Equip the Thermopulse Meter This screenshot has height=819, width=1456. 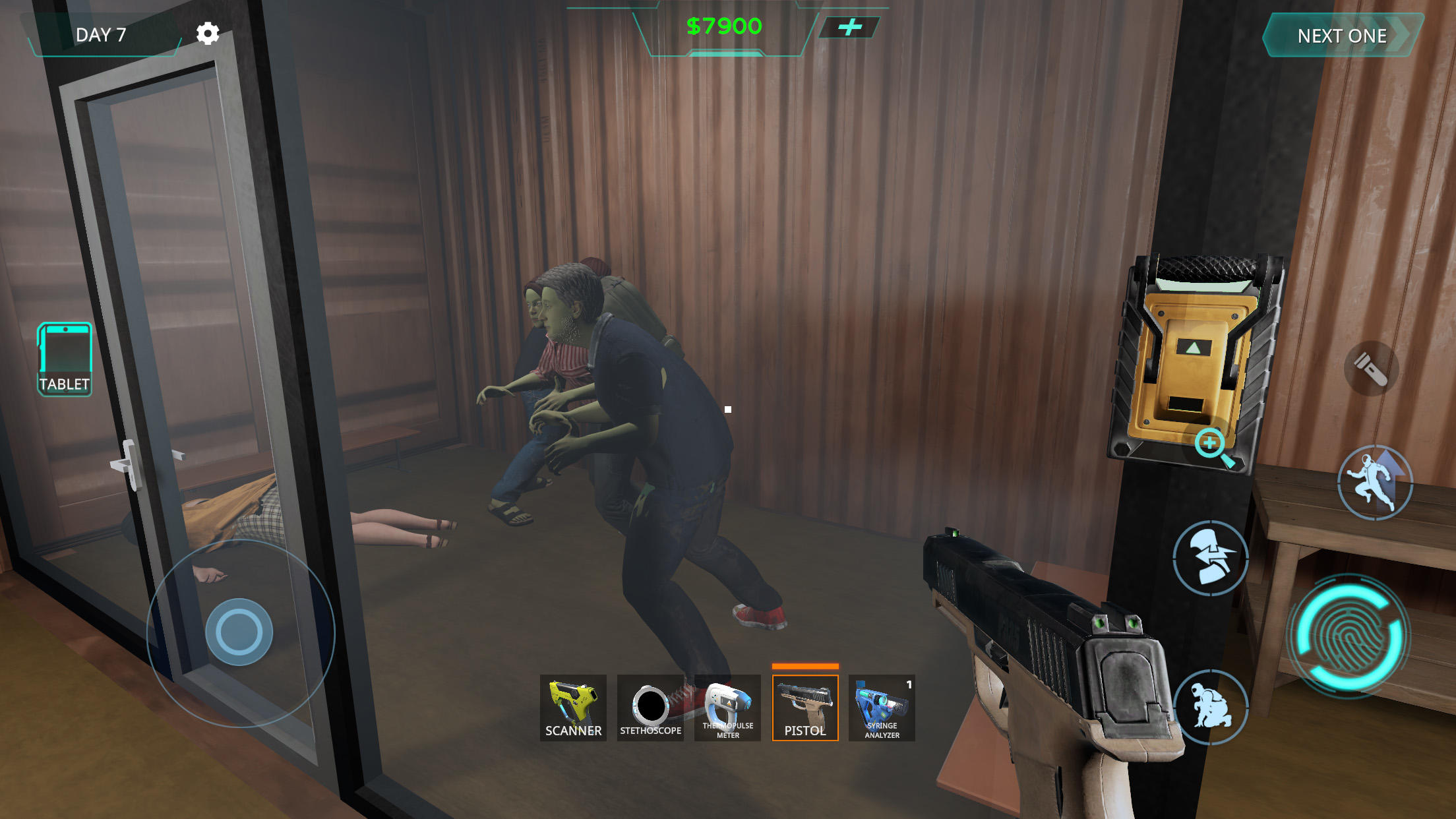coord(727,709)
